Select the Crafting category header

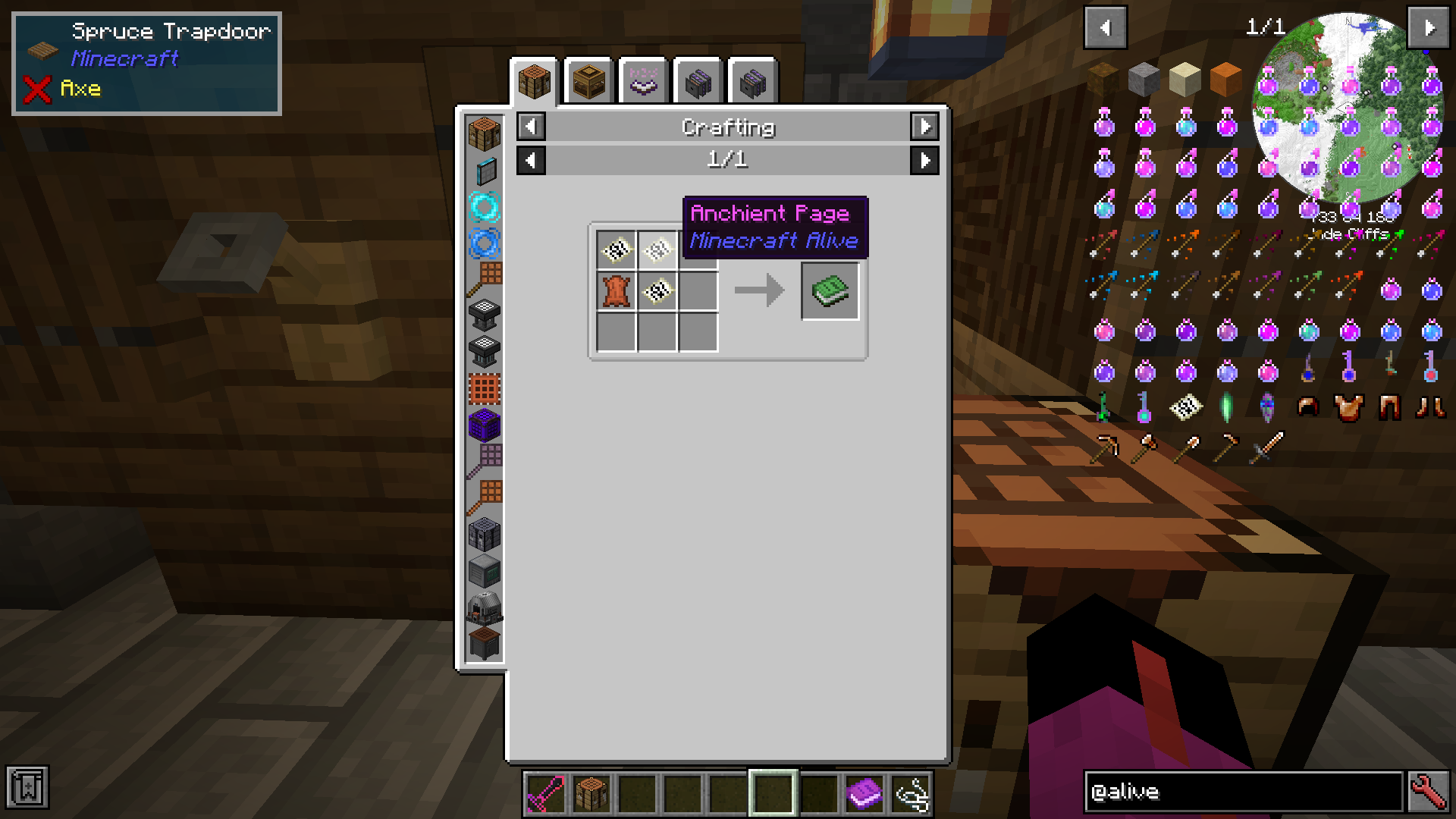(x=727, y=127)
